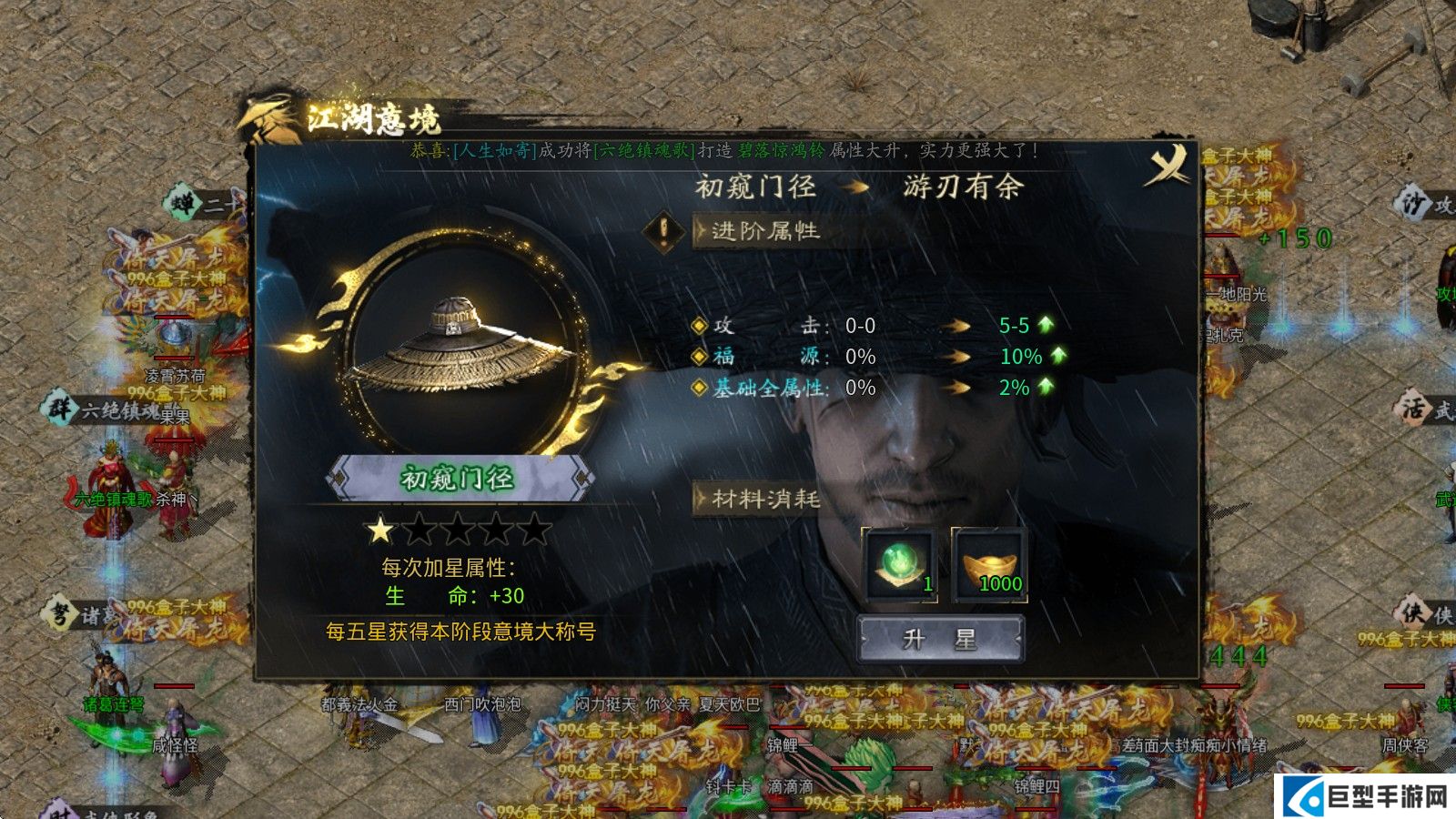Open the 巨型手游网 watermark logo
The width and height of the screenshot is (1456, 819).
pos(1367,798)
